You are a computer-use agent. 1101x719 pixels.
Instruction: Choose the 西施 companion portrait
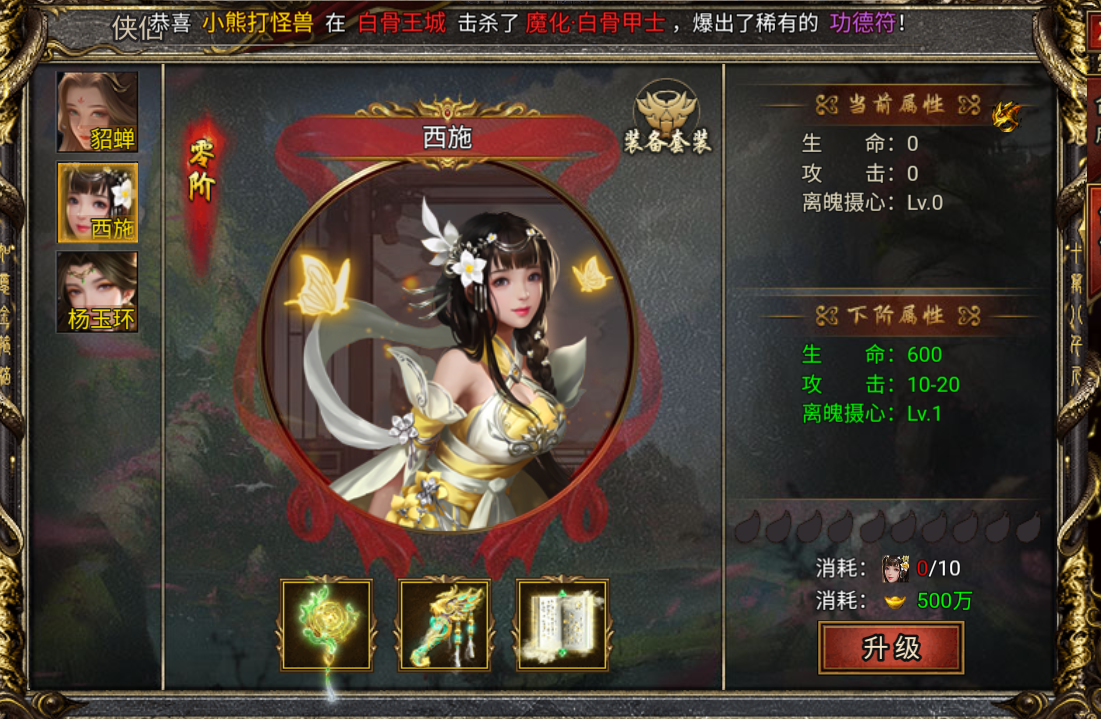click(x=97, y=201)
